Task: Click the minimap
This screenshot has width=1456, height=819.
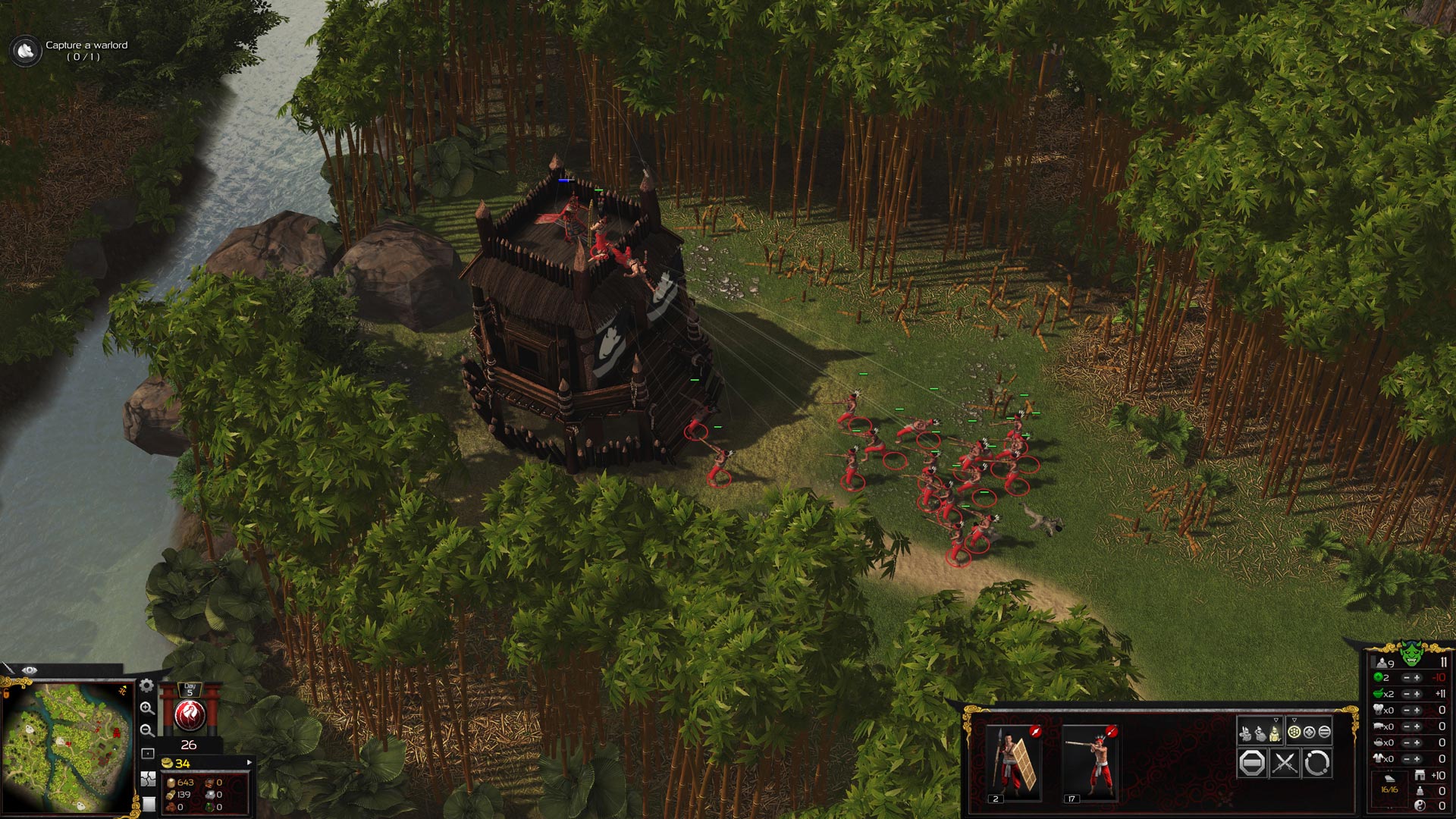Action: coord(67,747)
